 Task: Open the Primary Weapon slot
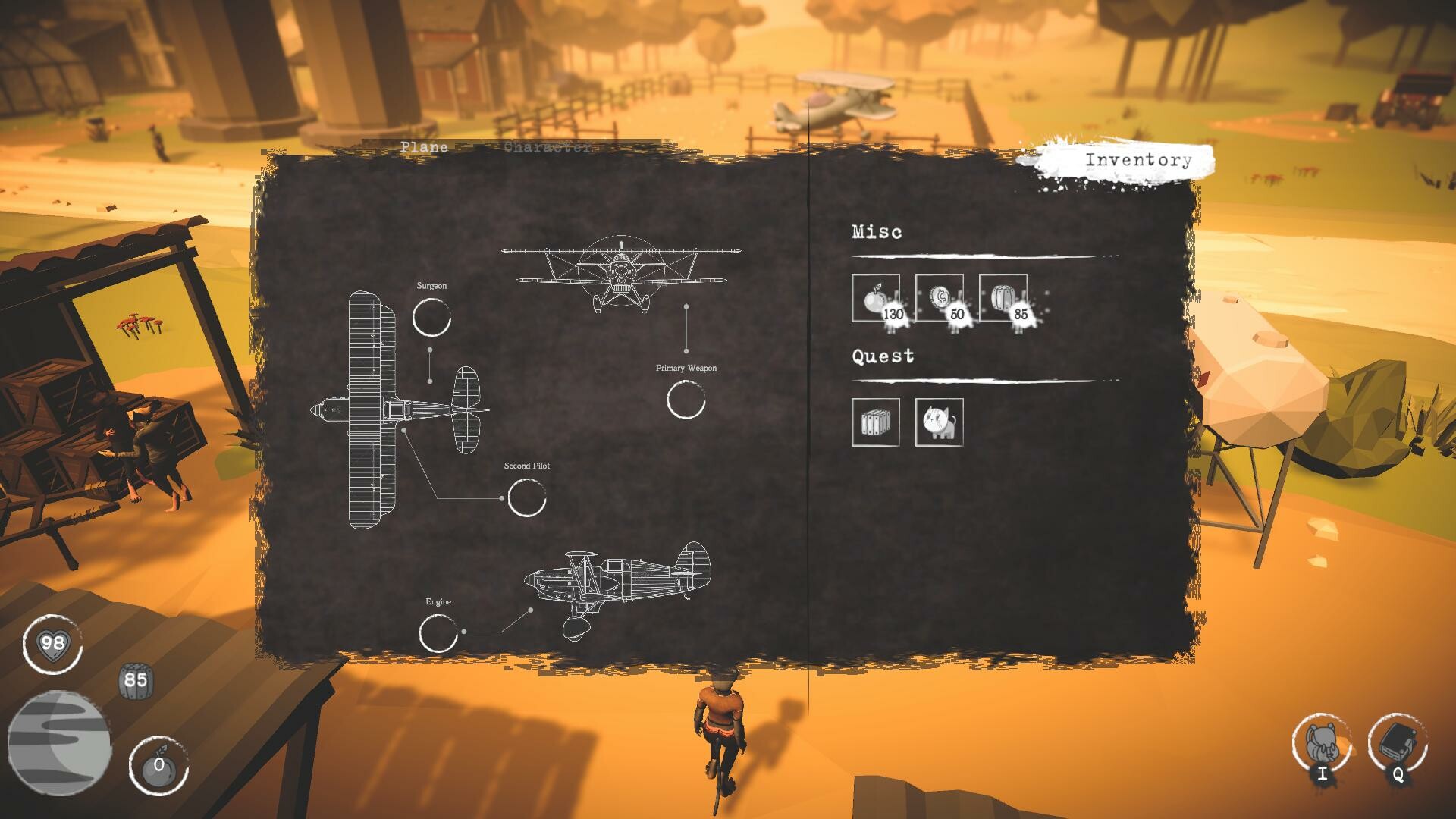coord(686,400)
